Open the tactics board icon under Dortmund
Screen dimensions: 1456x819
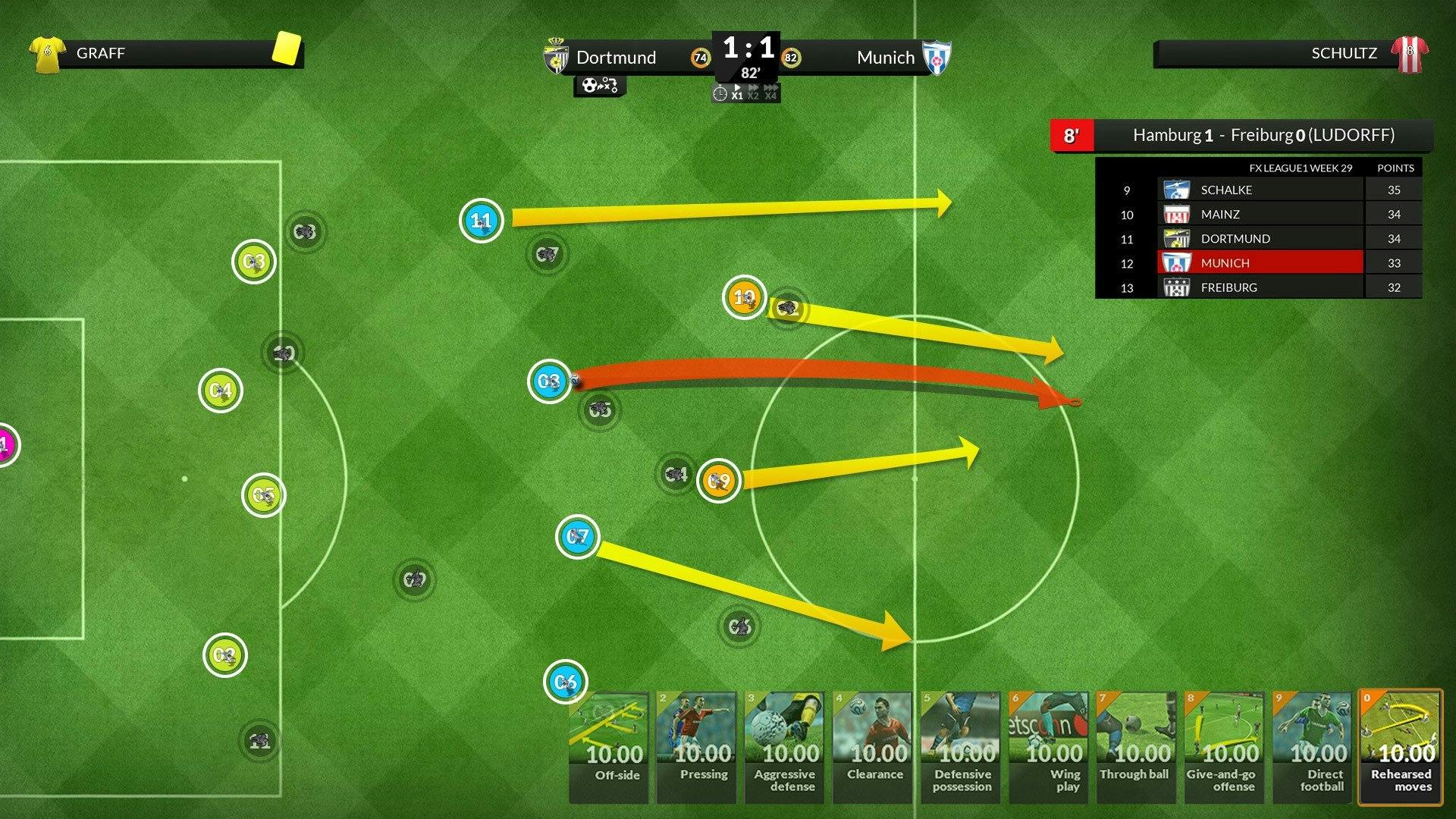coord(600,86)
